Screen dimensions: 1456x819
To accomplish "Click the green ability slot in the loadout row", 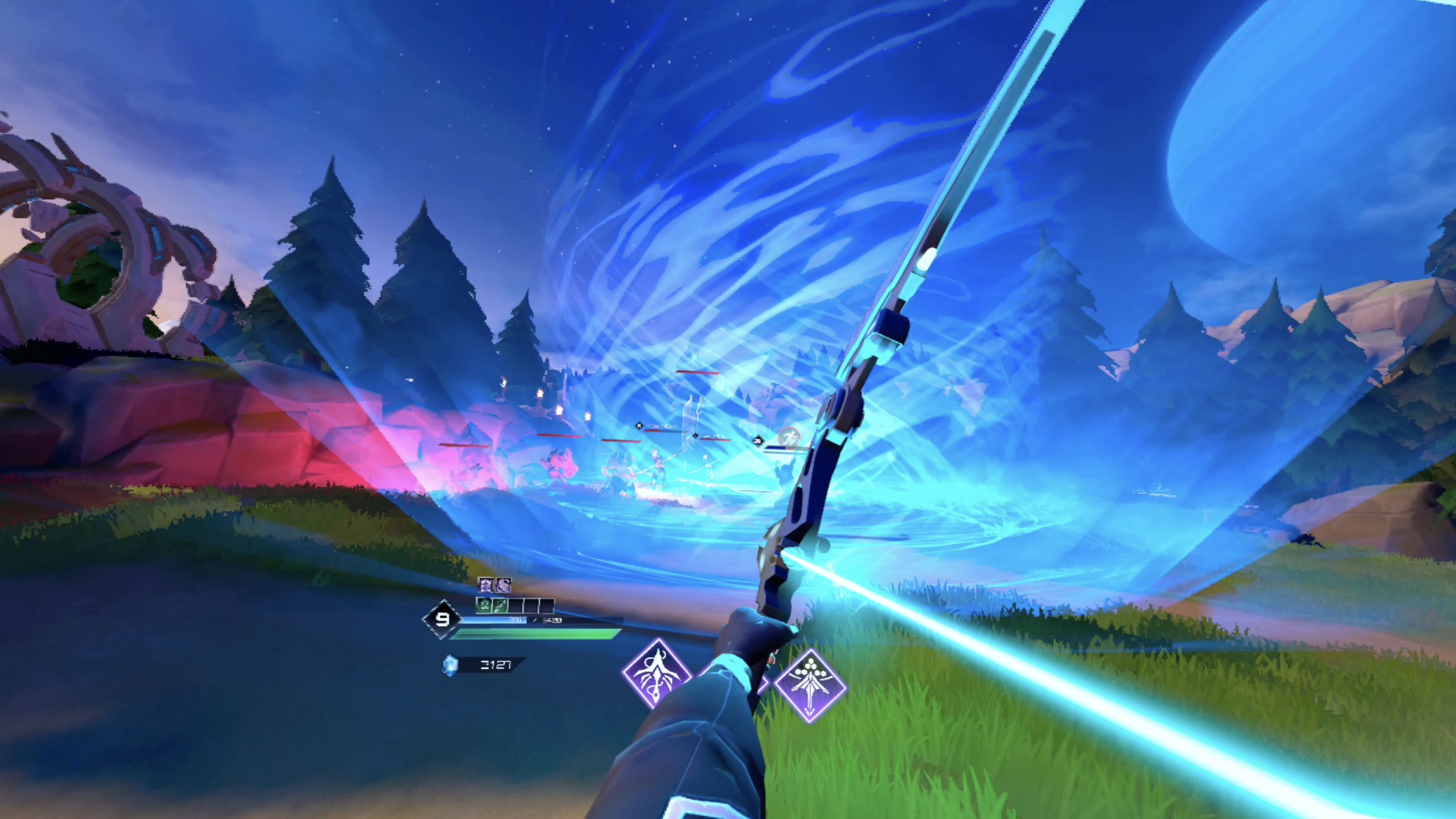I will [484, 605].
